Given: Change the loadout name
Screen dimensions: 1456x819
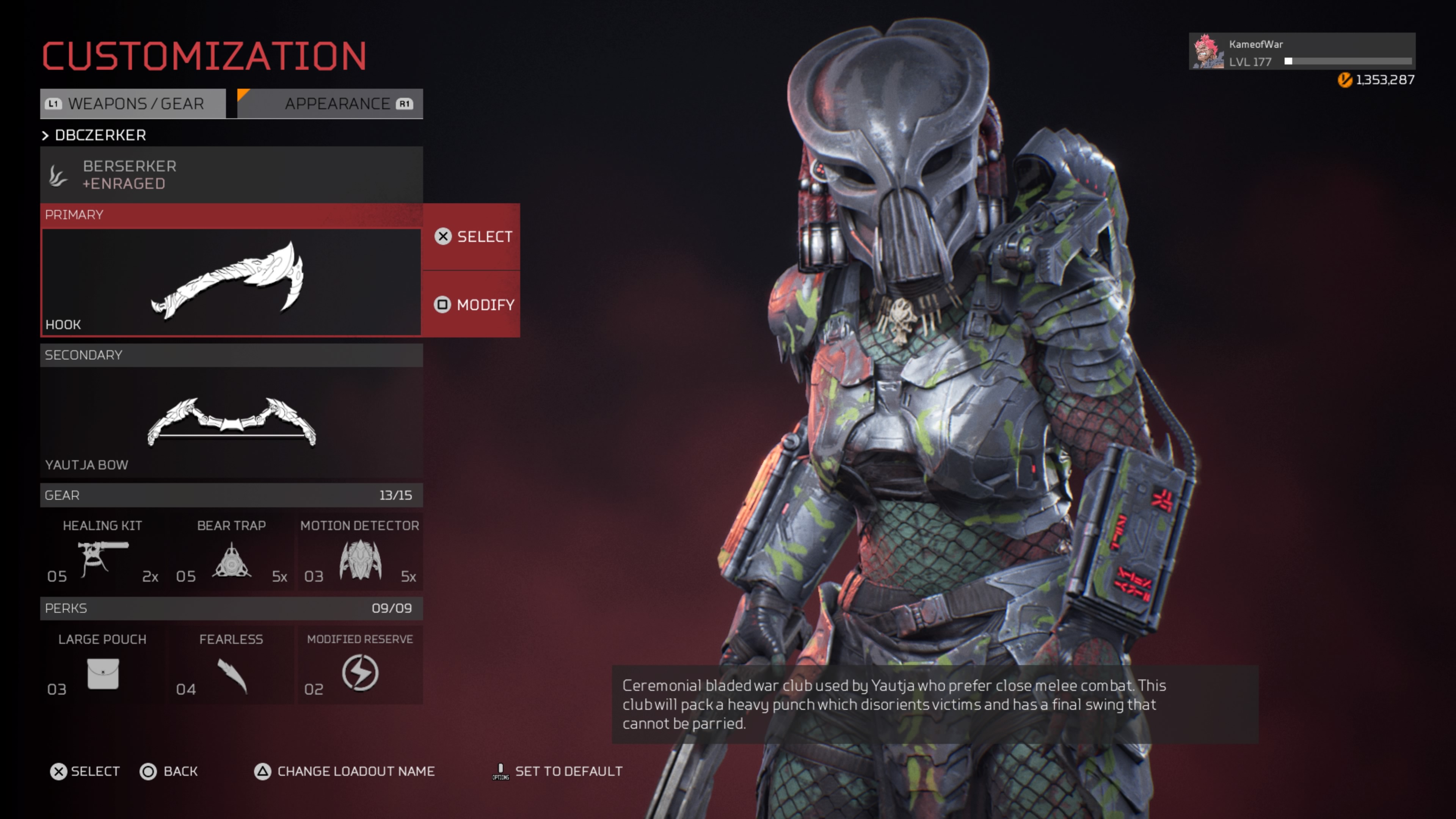Looking at the screenshot, I should click(x=345, y=772).
